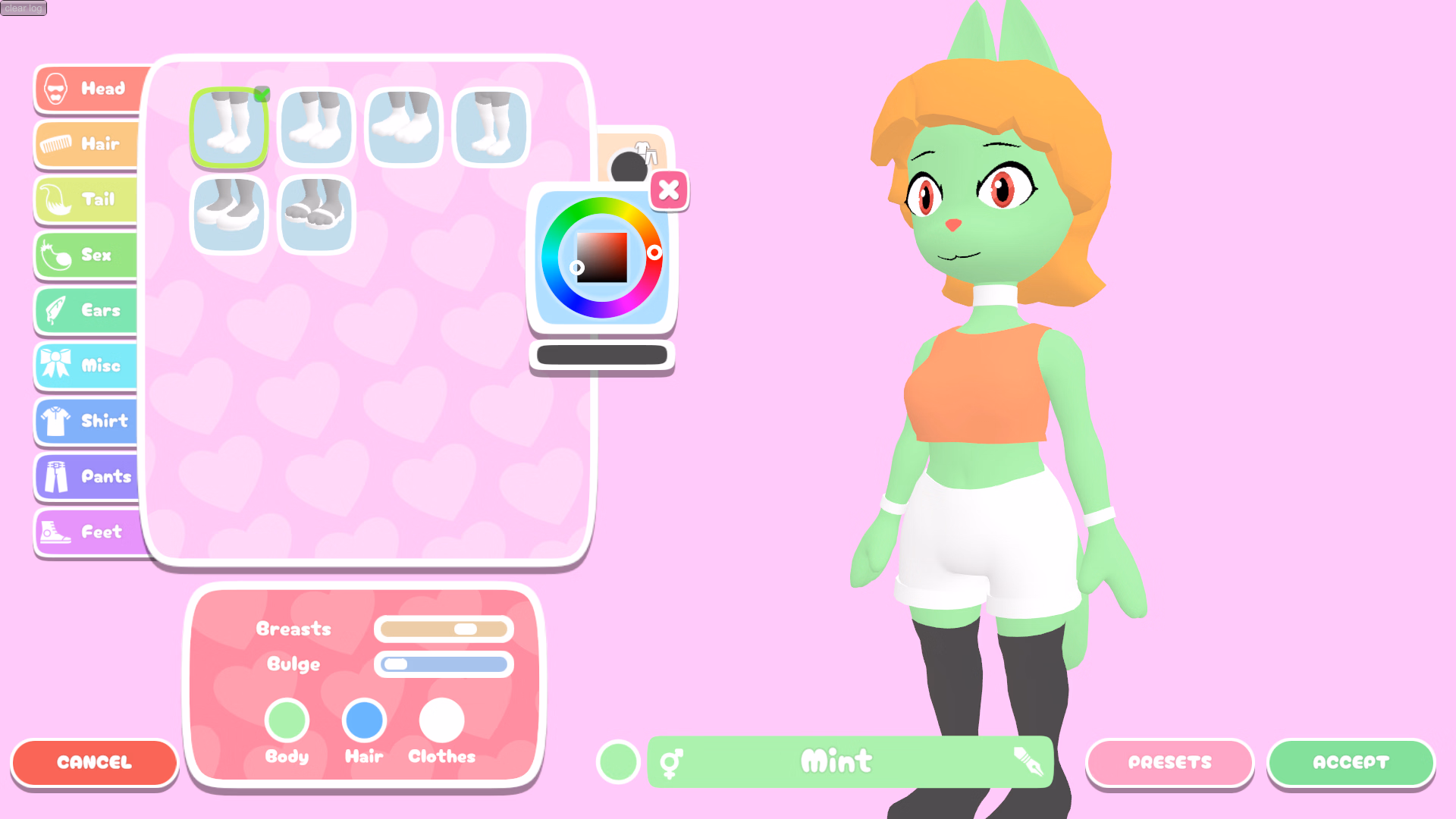
Task: Open the Ears category feather icon
Action: (55, 310)
